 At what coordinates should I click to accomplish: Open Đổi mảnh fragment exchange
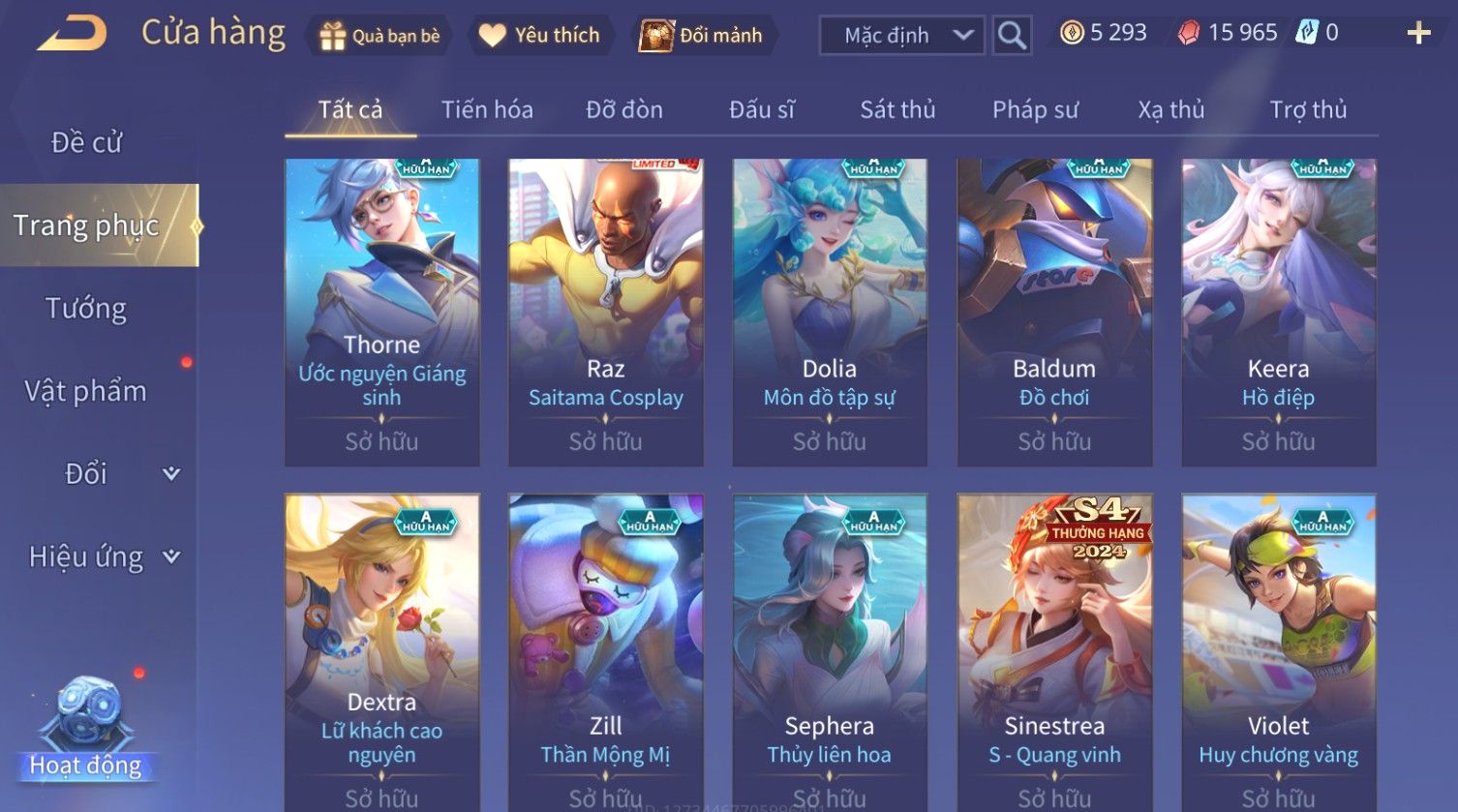click(x=701, y=36)
